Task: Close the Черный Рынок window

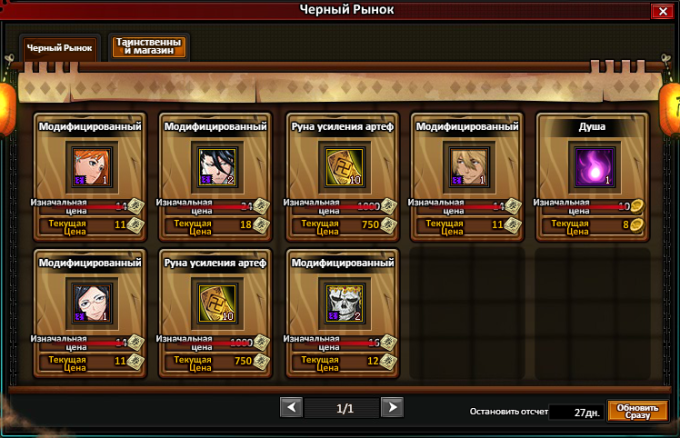Action: pyautogui.click(x=661, y=11)
